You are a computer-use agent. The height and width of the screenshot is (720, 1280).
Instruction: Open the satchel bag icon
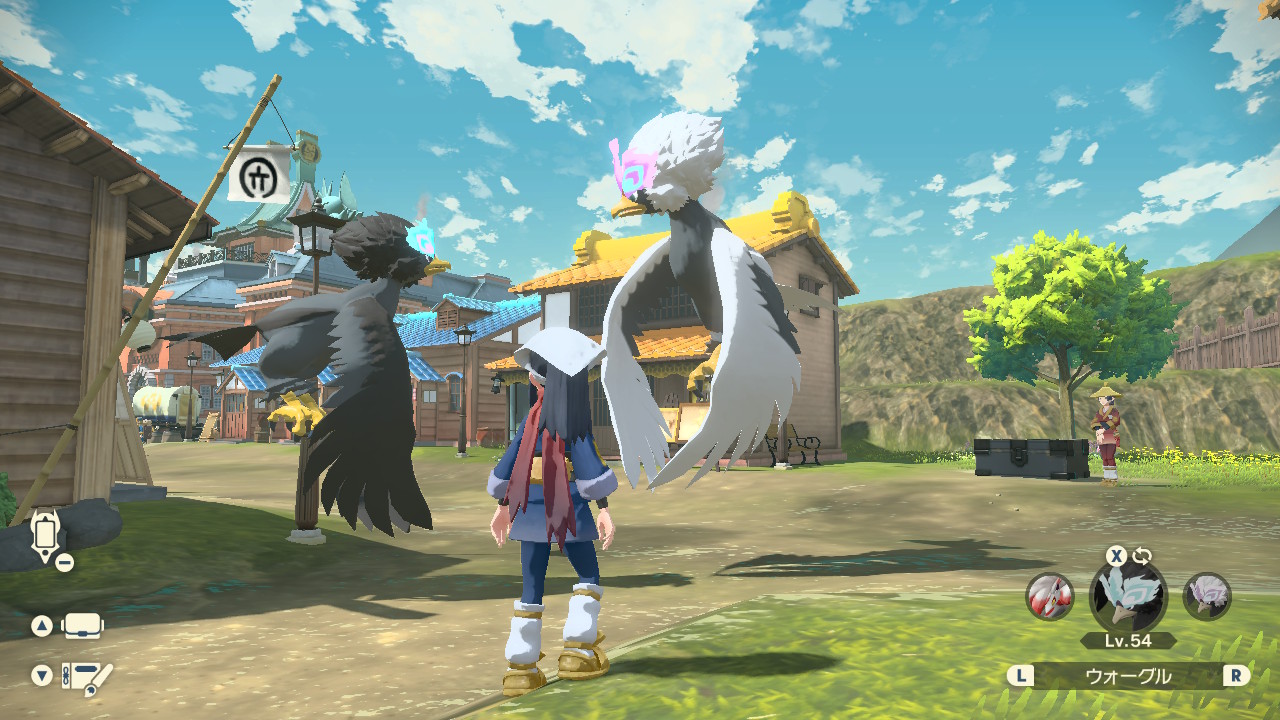[83, 626]
